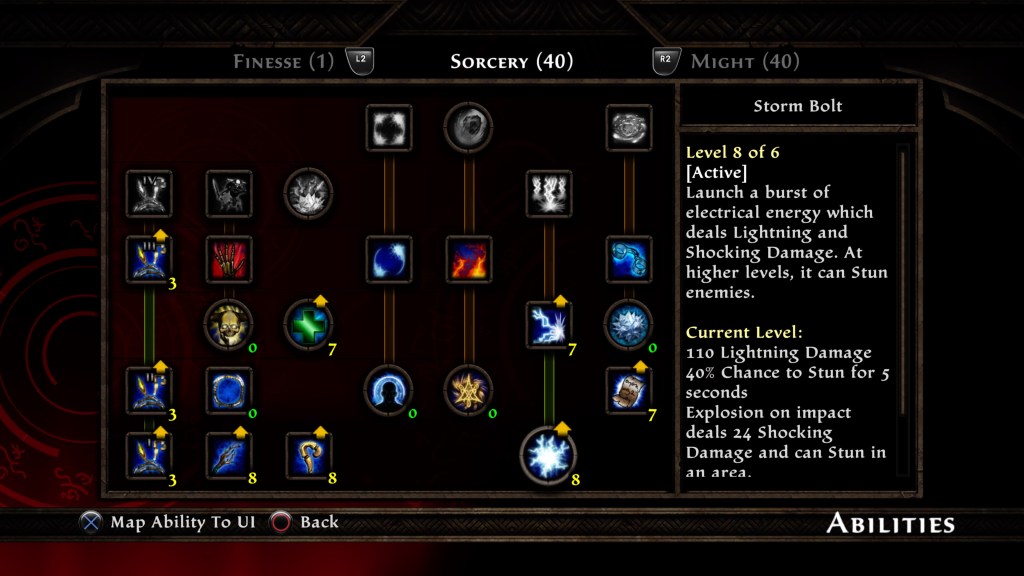This screenshot has height=576, width=1024.
Task: Select the large Storm Bolt ability icon
Action: 549,454
